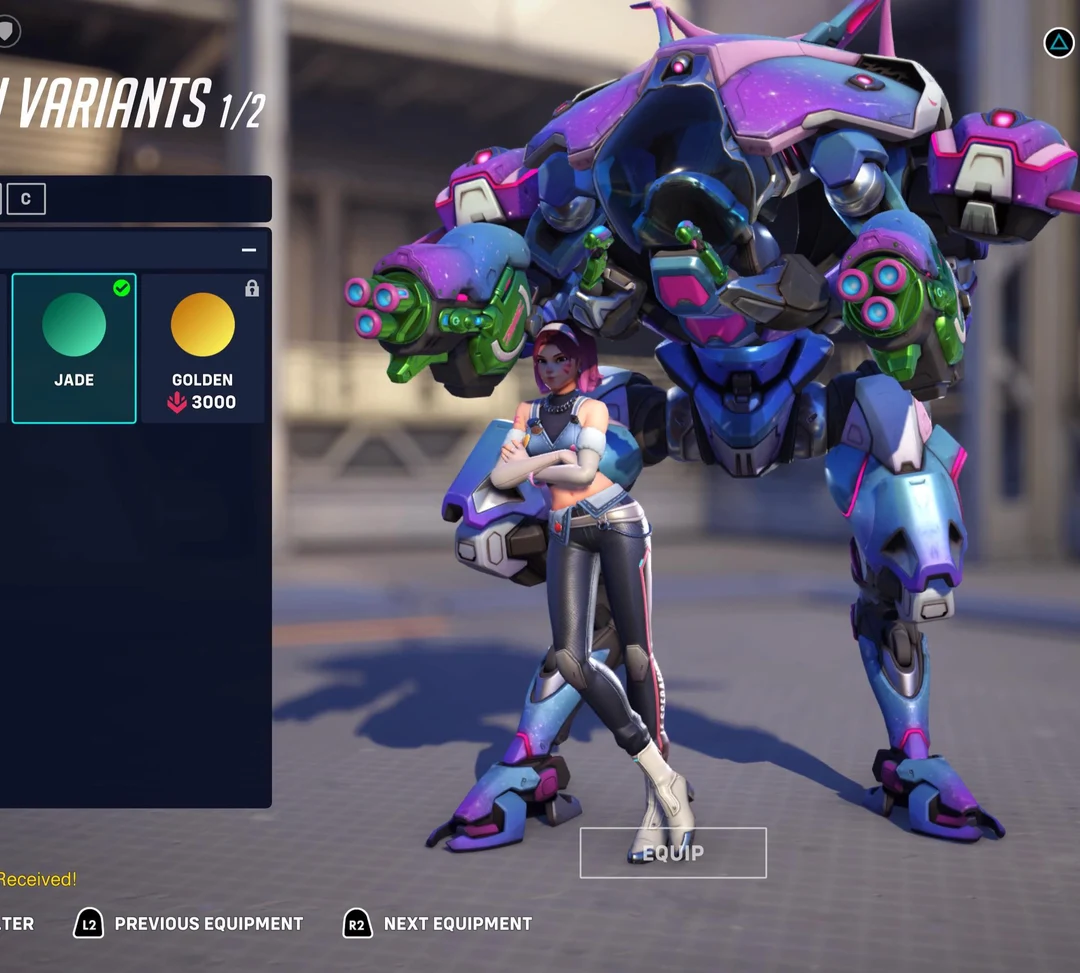Click the Equip button

click(673, 853)
